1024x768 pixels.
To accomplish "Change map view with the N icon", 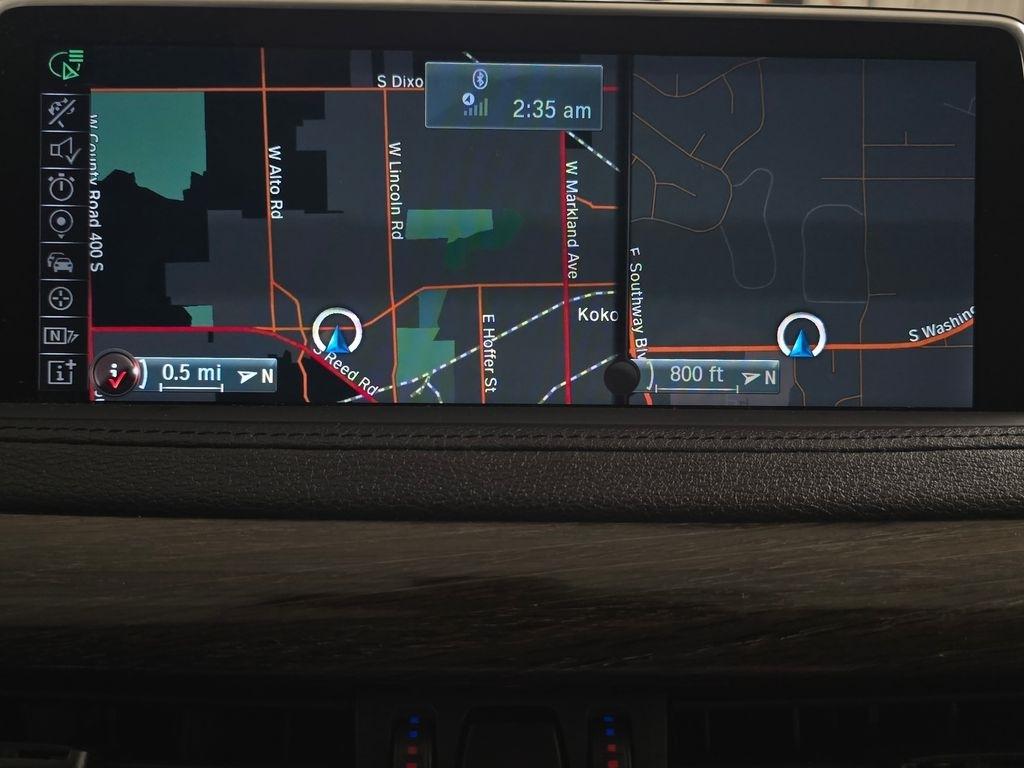I will click(x=62, y=335).
